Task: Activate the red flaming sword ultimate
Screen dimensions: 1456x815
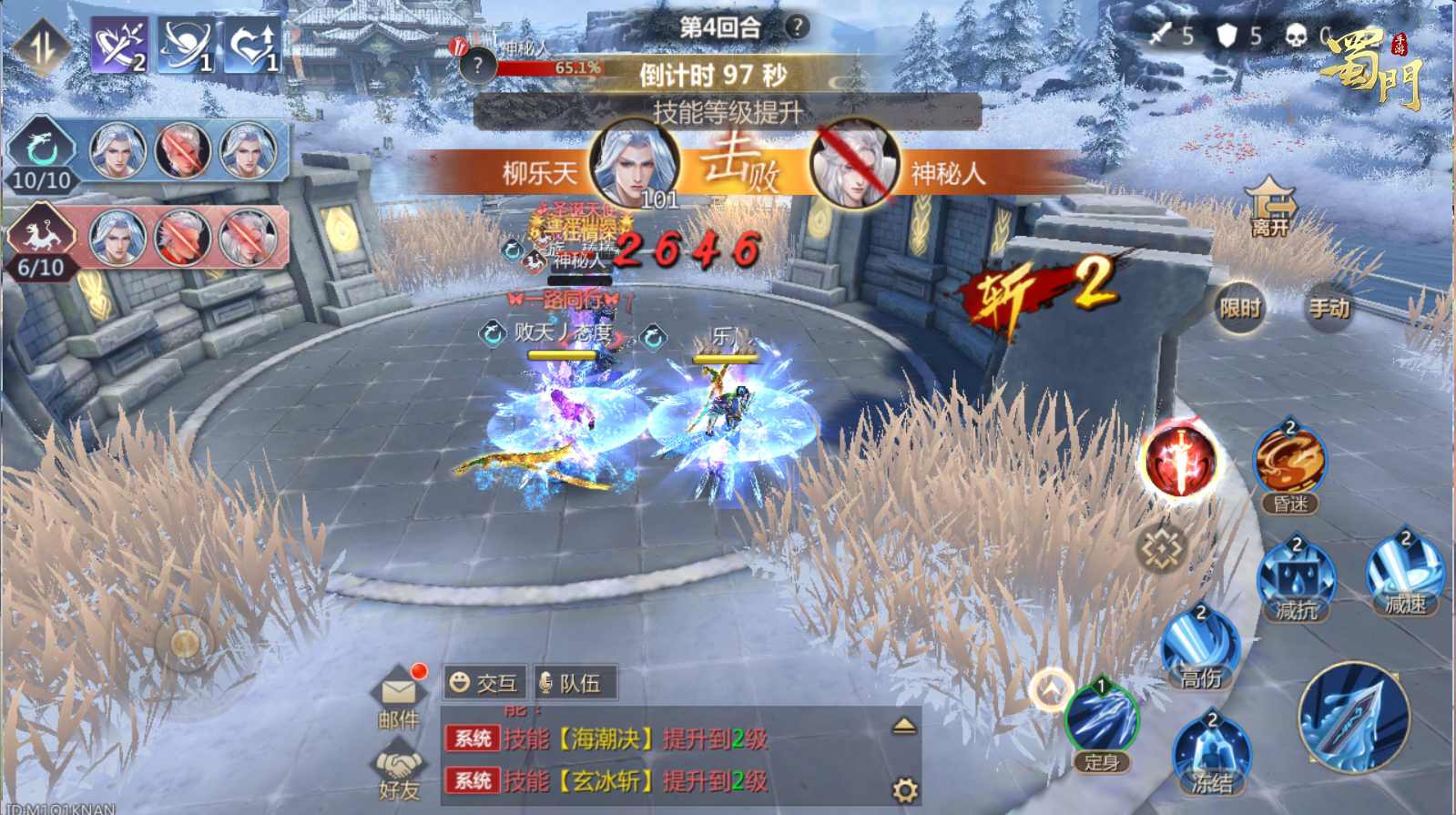Action: click(1181, 462)
